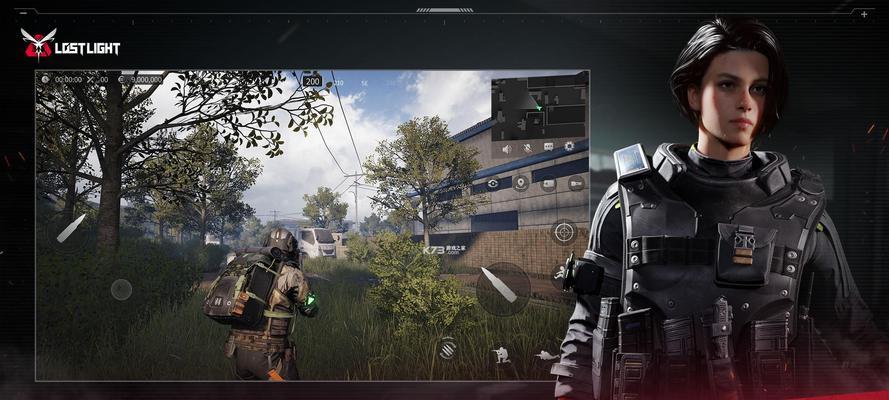Touch the movement joystick

pyautogui.click(x=121, y=289)
